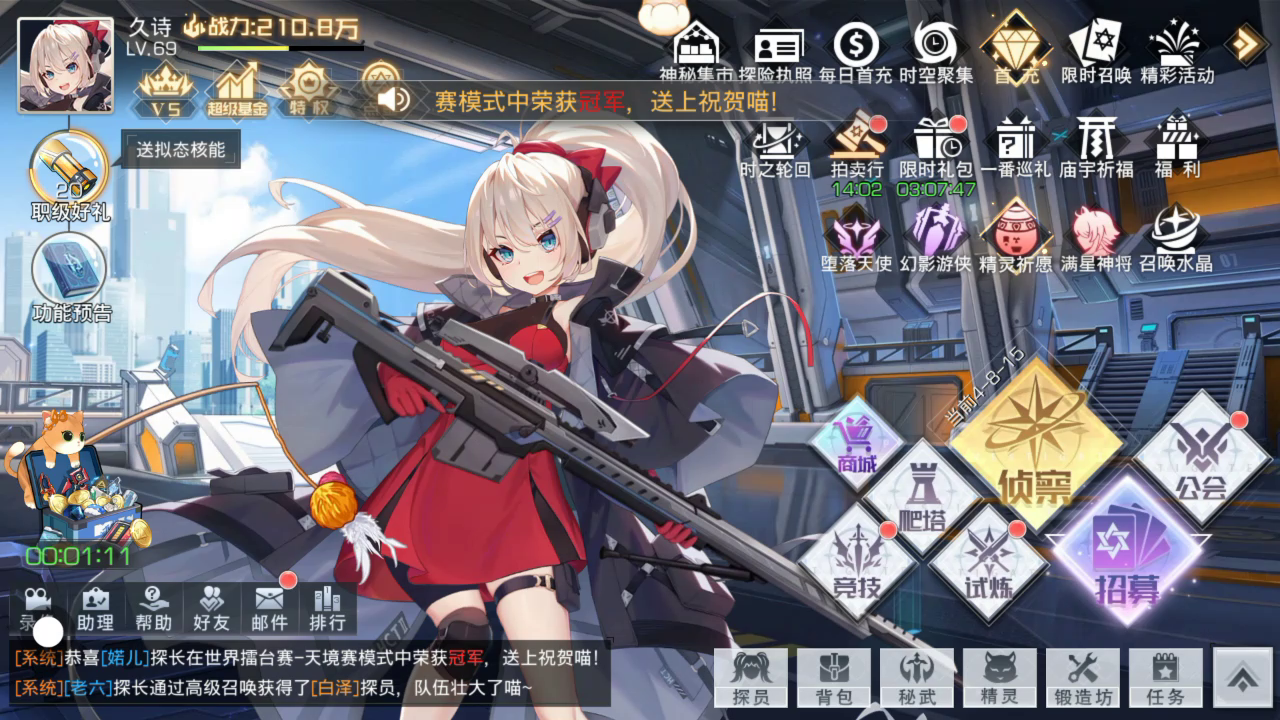This screenshot has width=1280, height=720.
Task: Open the 锻造坊 forge workshop
Action: point(1083,677)
